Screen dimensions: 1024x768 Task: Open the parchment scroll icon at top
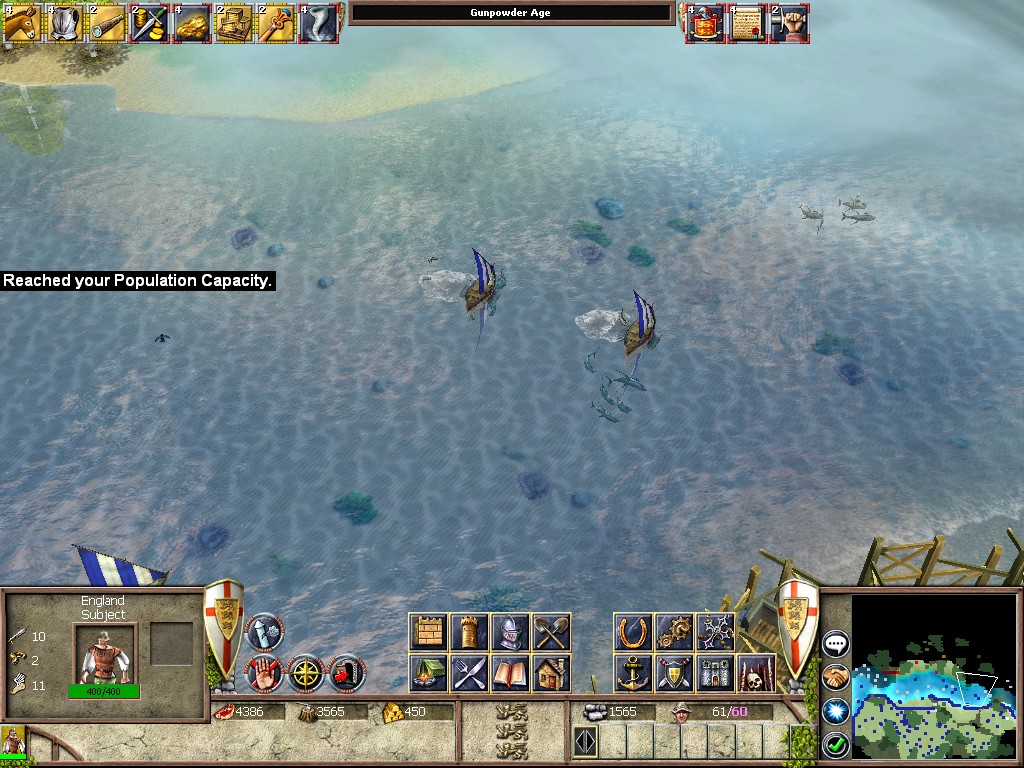[745, 23]
